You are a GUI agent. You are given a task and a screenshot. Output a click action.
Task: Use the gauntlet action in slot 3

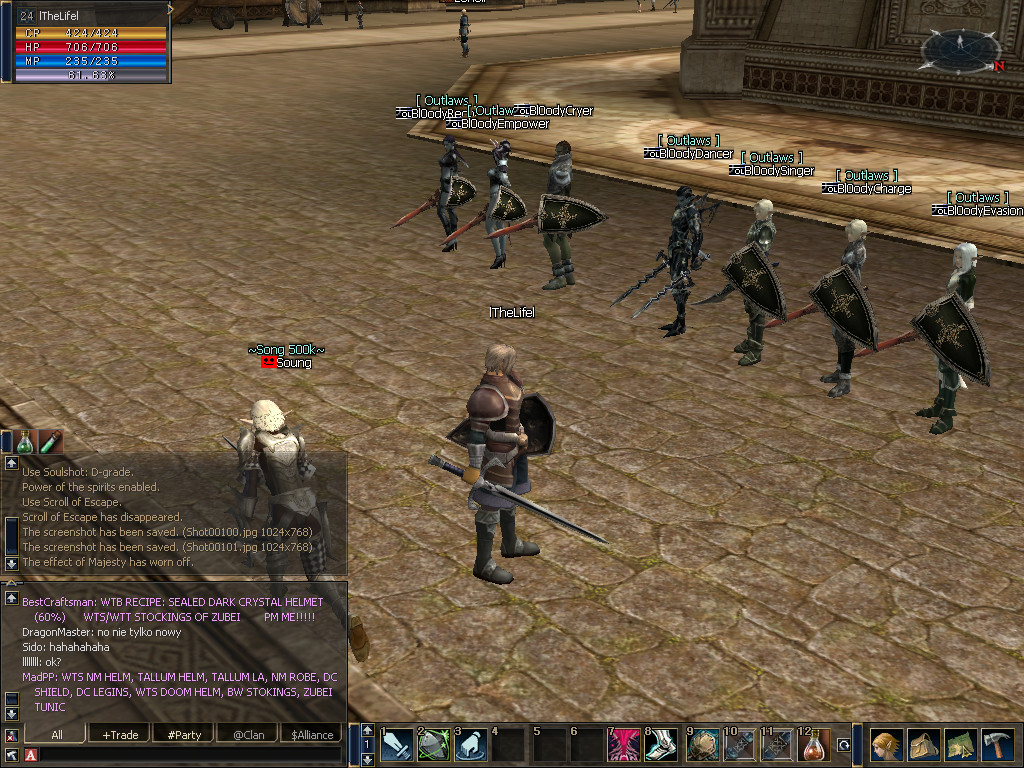click(471, 745)
